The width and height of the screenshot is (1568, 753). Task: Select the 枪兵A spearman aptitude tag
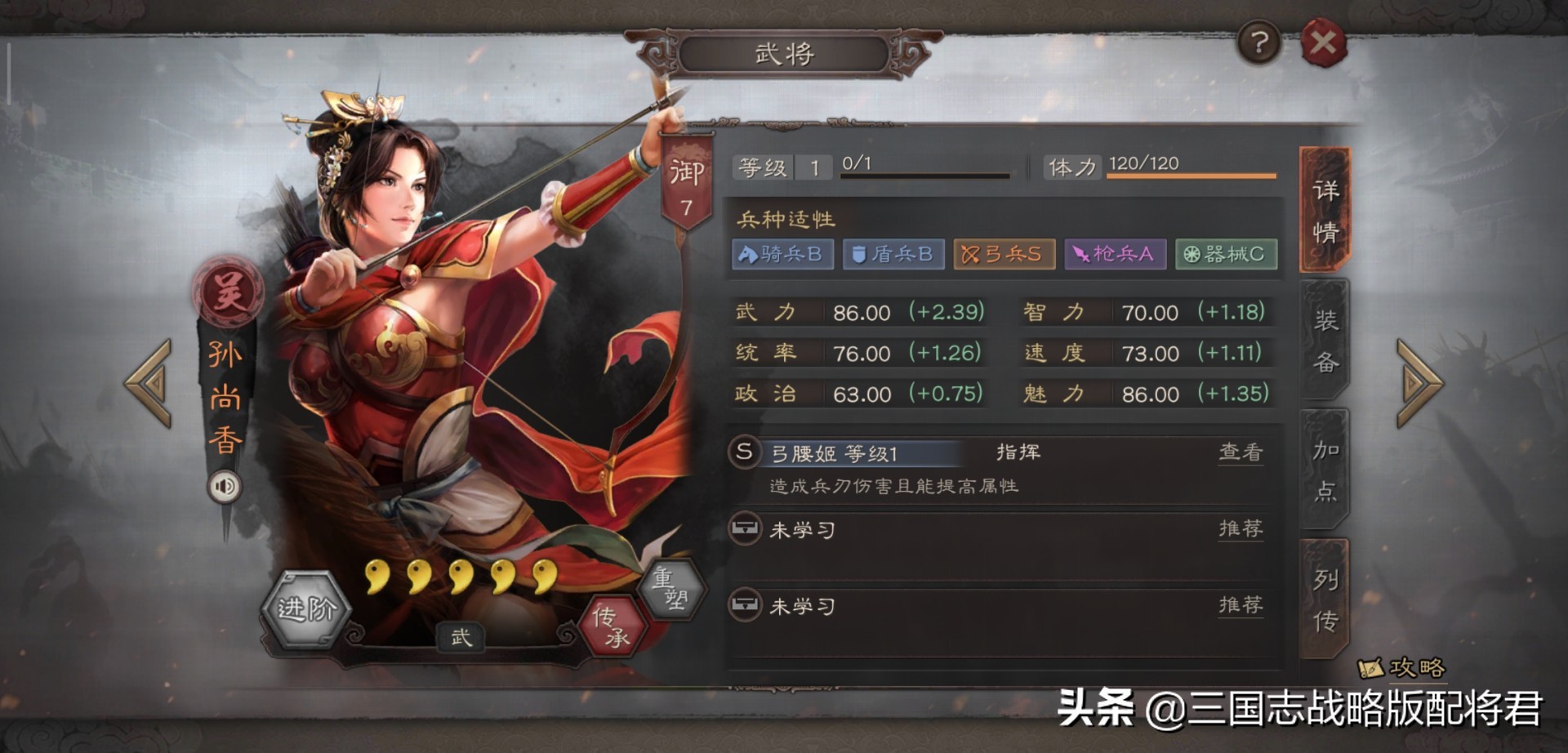pyautogui.click(x=1115, y=254)
